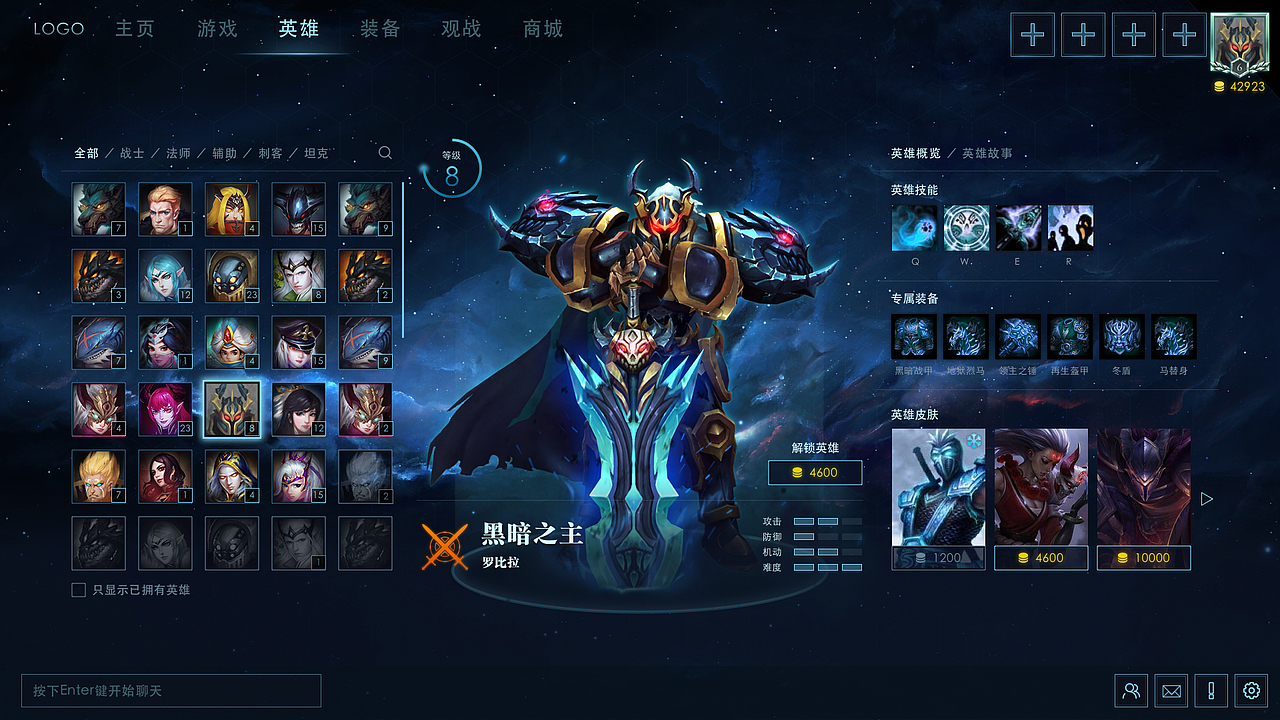Filter heroes by 法师 category

click(178, 153)
